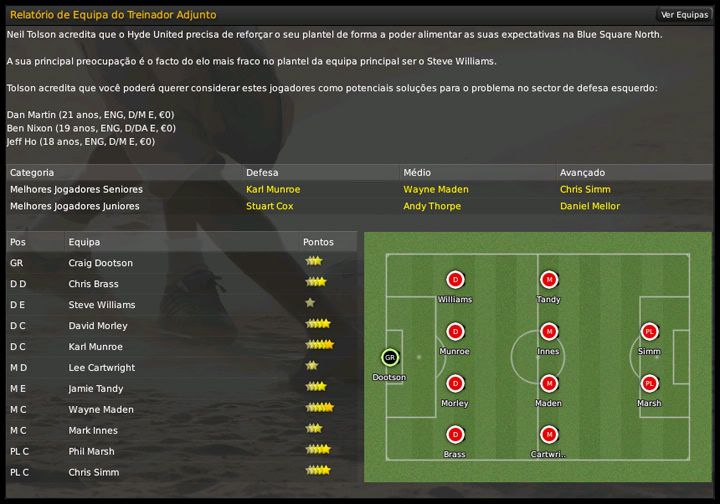Click the Dootson goalkeeper marker on pitch
This screenshot has width=720, height=504.
click(x=389, y=357)
